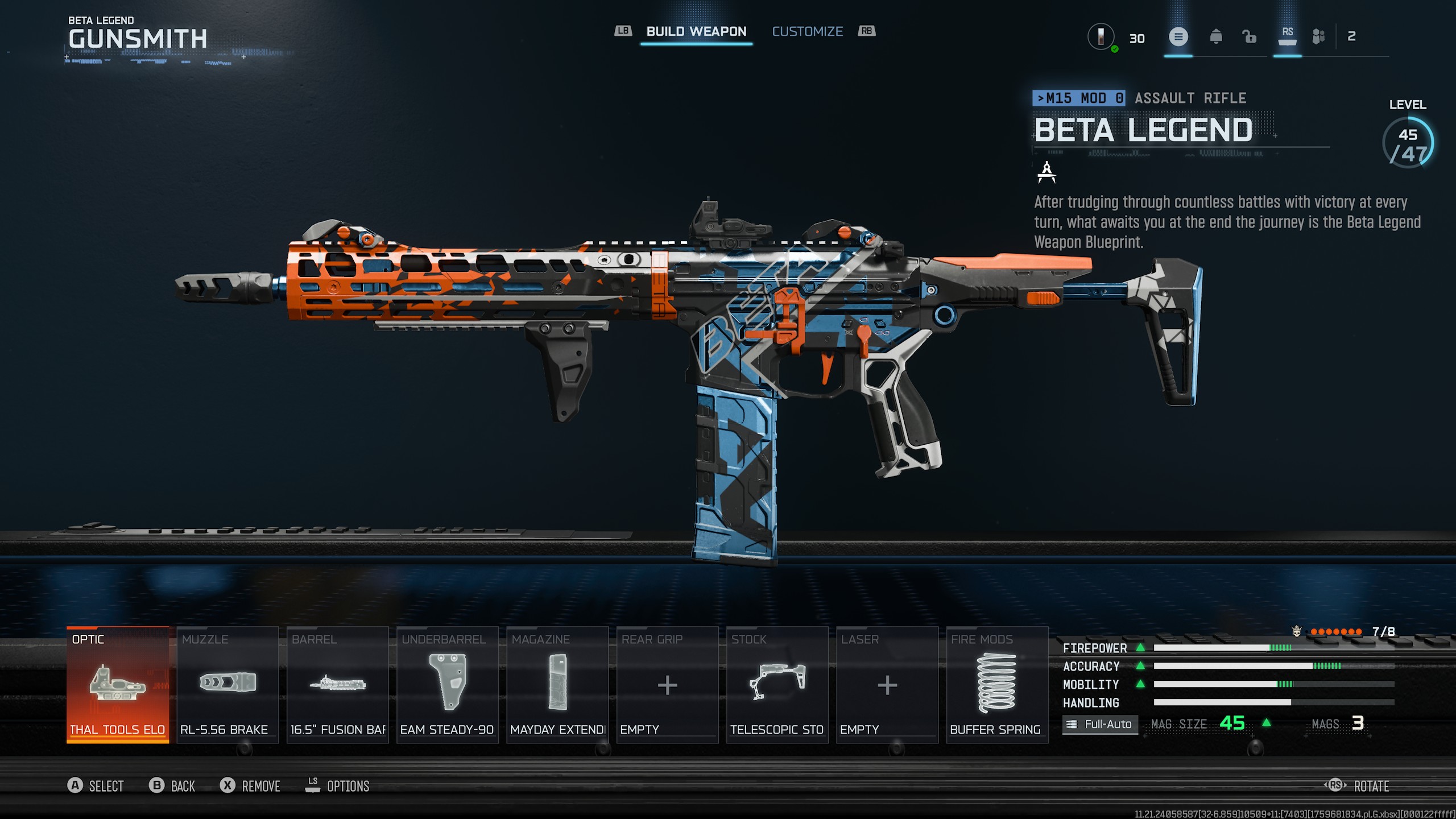Select the Optic attachment slot
Screen dimensions: 1456x819
coord(118,685)
